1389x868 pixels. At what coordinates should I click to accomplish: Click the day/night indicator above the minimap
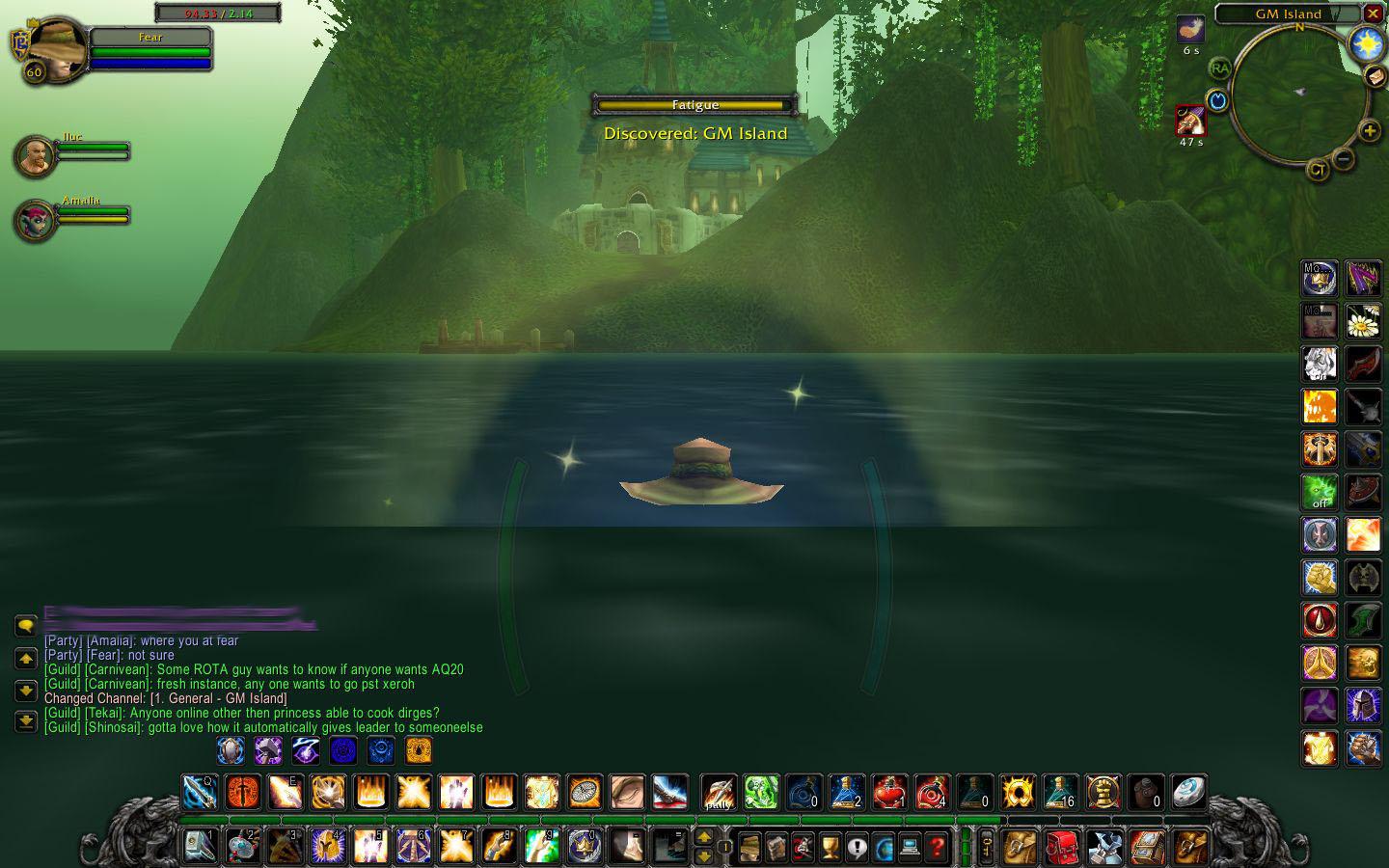click(x=1367, y=44)
